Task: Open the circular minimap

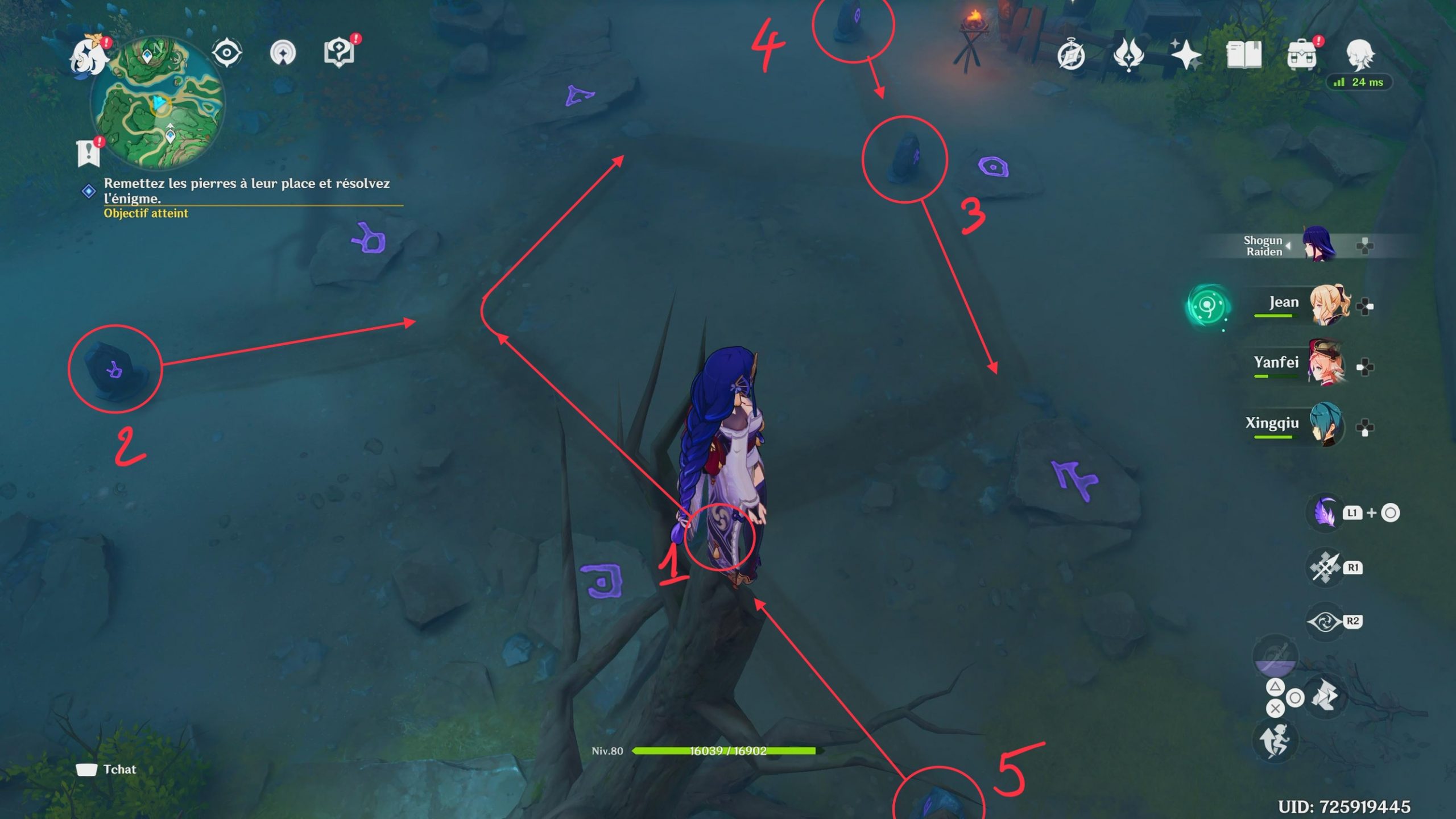Action: coord(159,102)
